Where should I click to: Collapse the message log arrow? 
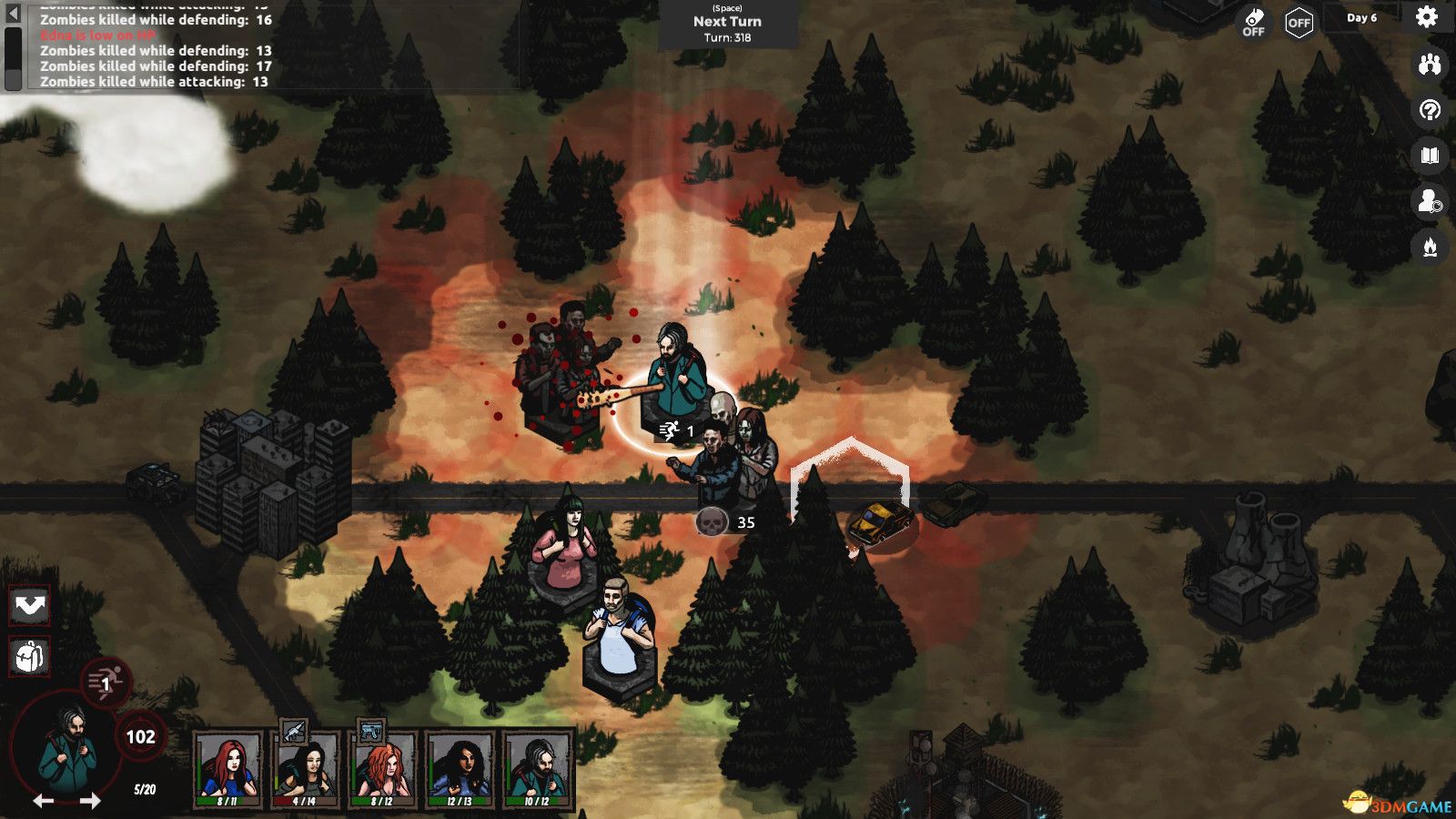[x=13, y=14]
